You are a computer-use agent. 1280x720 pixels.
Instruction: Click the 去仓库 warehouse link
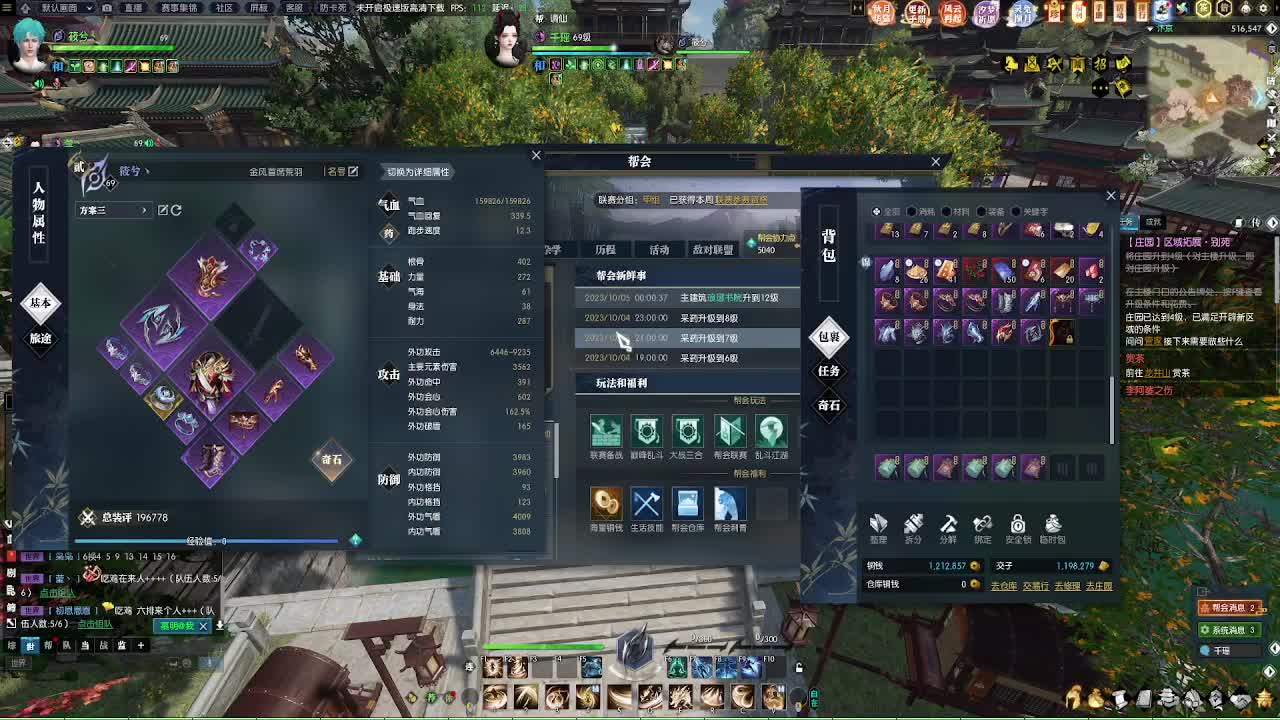click(x=1004, y=586)
